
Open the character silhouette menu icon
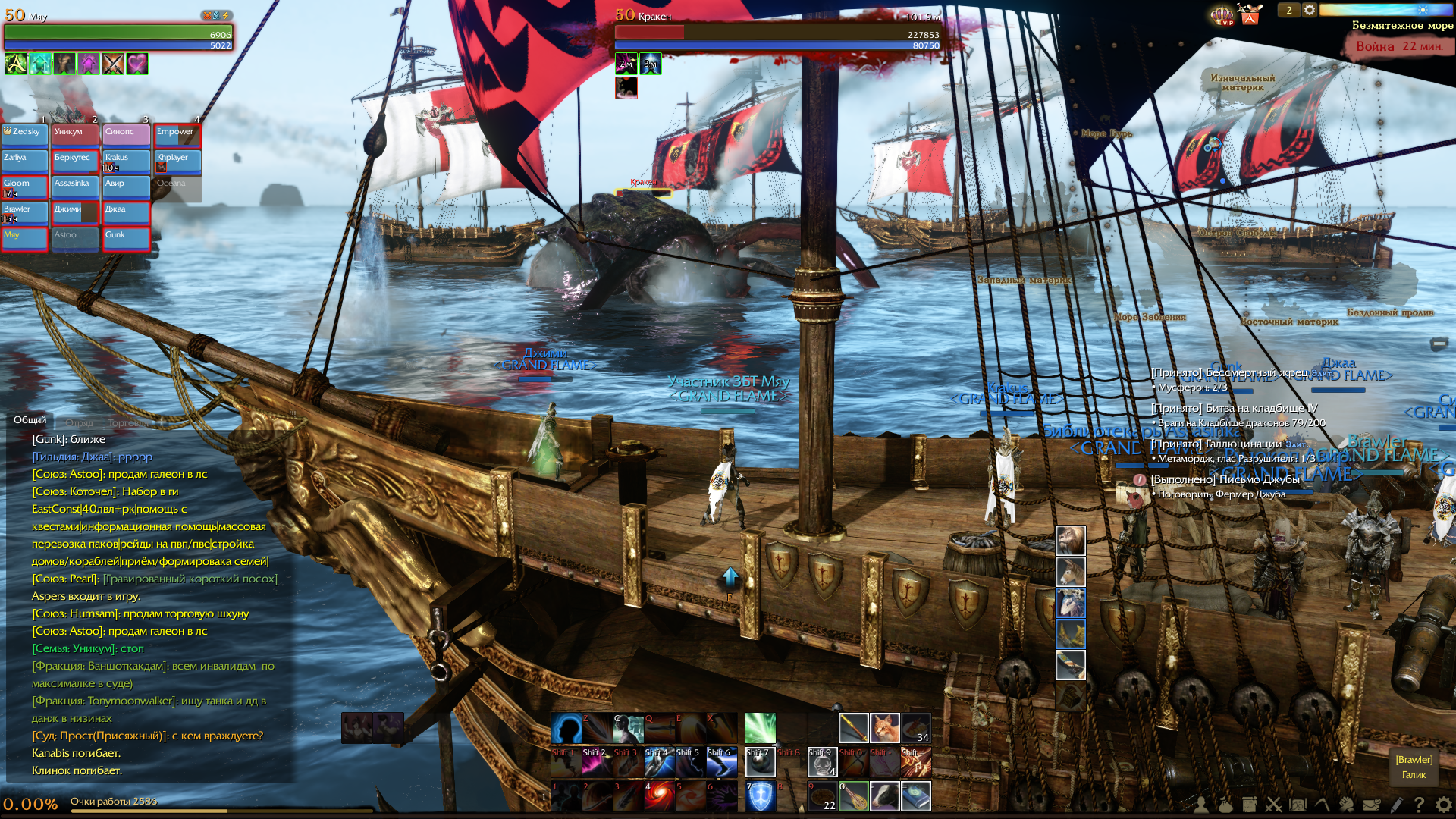[1200, 805]
